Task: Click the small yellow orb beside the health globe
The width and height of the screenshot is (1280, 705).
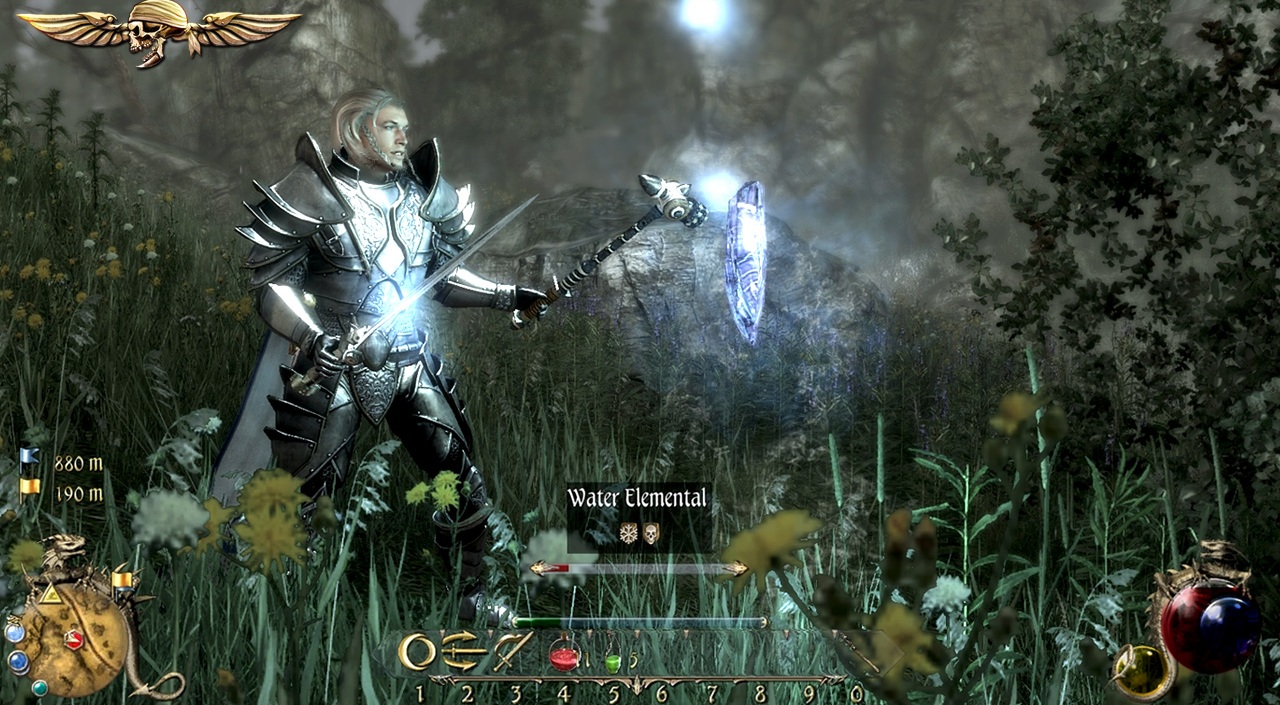Action: click(1144, 668)
